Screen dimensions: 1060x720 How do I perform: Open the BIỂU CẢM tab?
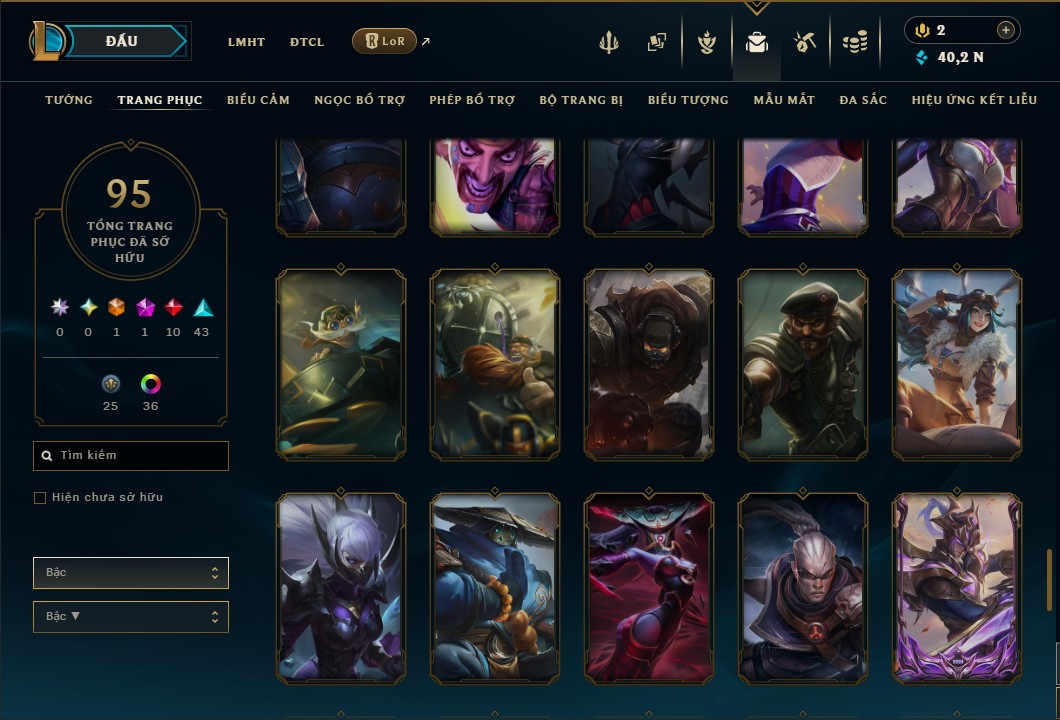tap(258, 100)
